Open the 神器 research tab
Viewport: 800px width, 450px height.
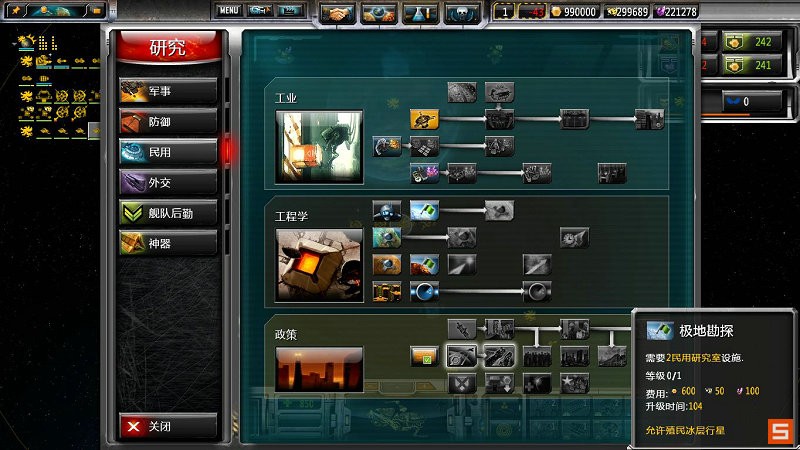pos(167,242)
